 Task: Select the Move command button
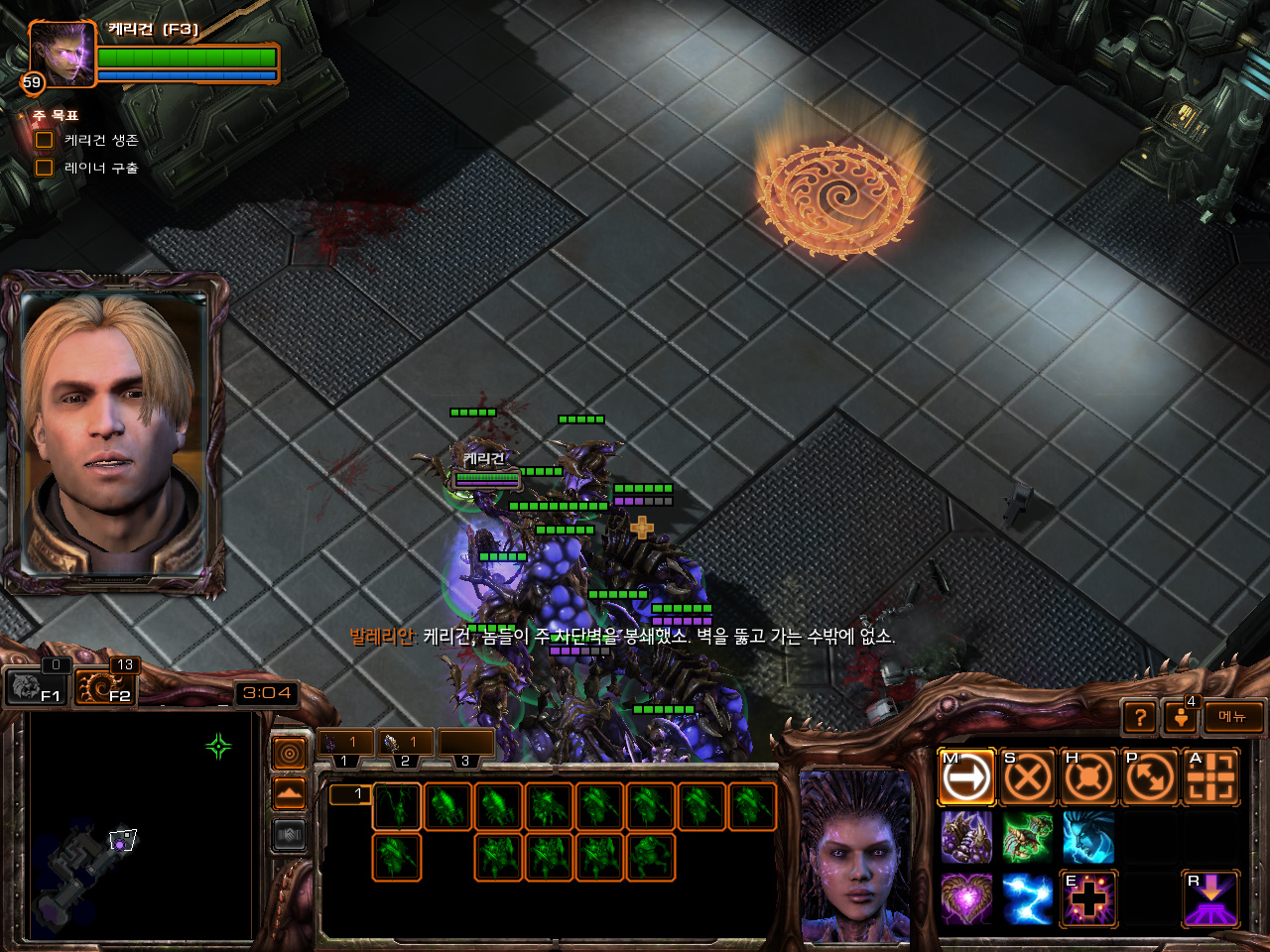[x=966, y=777]
